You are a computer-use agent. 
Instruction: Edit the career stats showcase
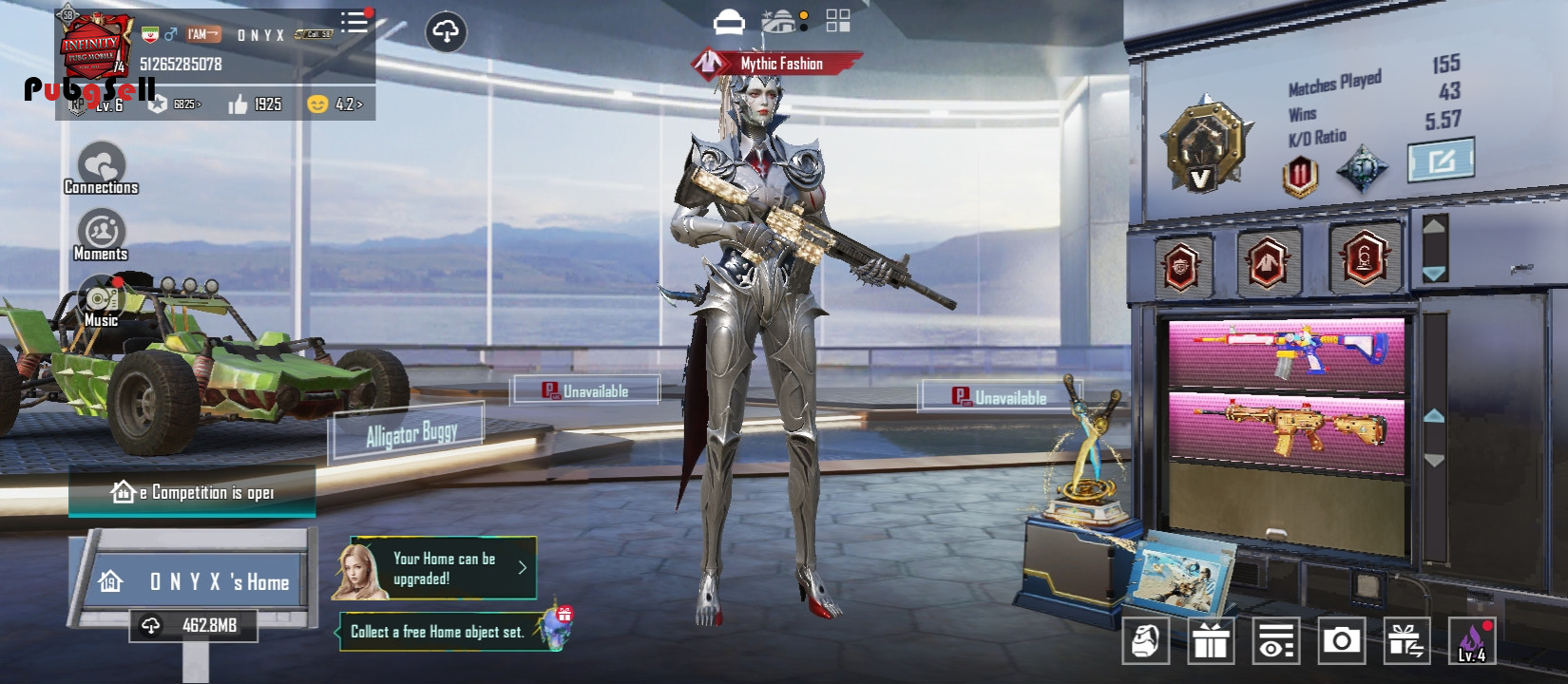coord(1441,161)
